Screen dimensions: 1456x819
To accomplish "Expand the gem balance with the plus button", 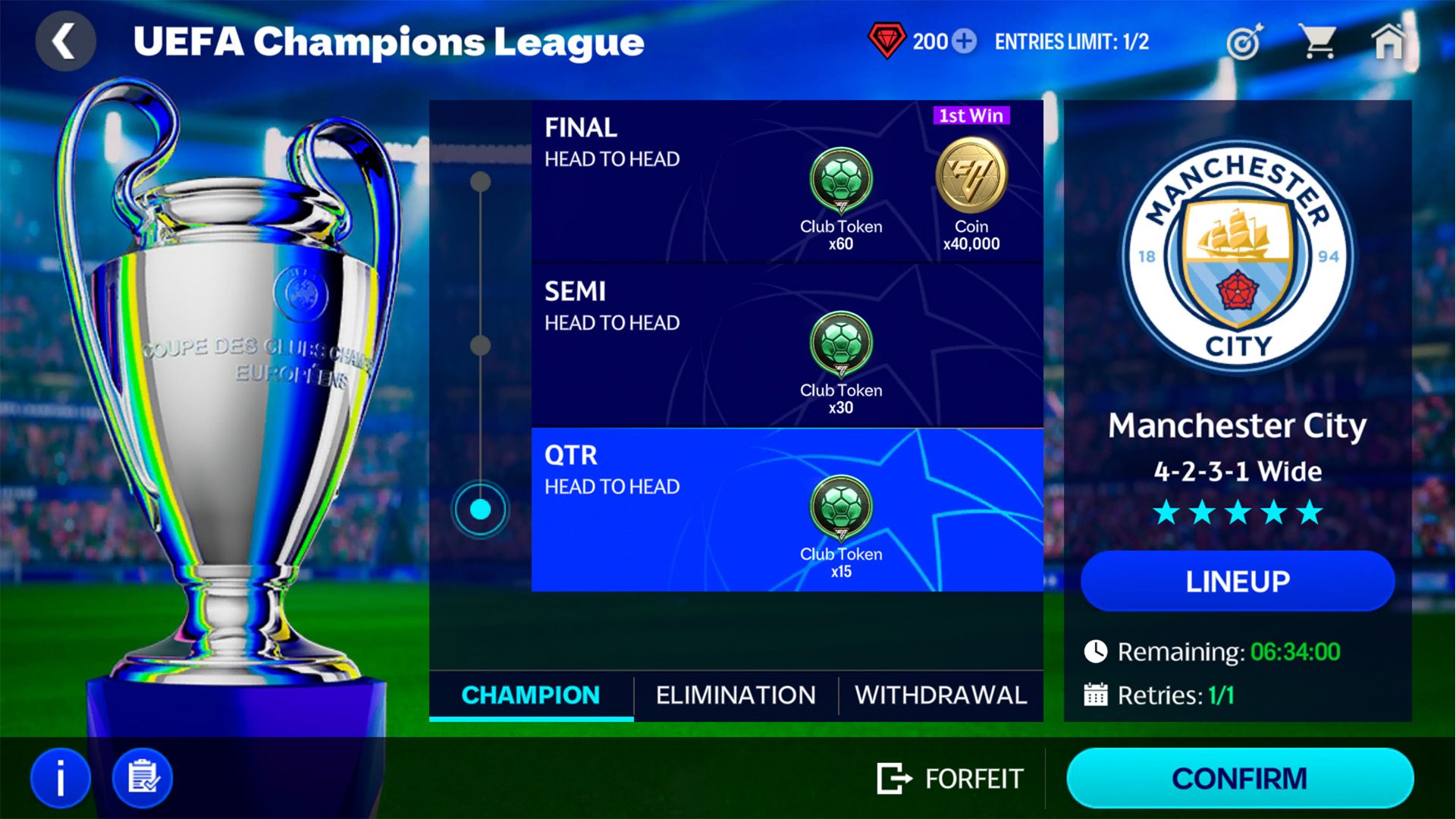I will [x=963, y=42].
